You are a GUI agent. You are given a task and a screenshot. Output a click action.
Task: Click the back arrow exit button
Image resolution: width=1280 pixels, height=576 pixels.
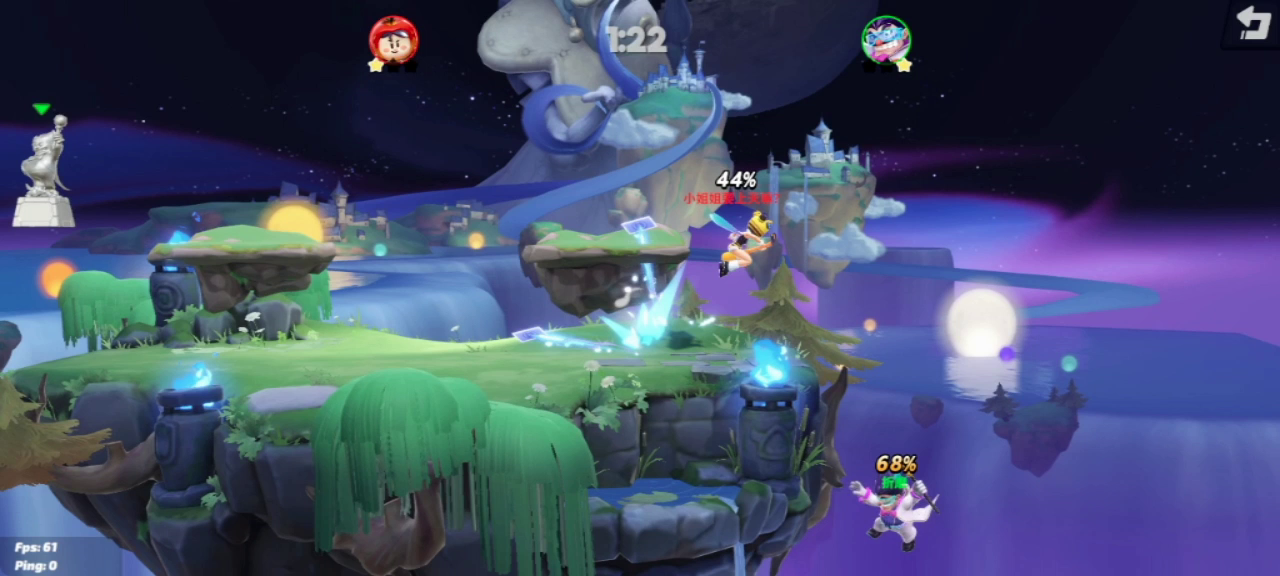1253,23
